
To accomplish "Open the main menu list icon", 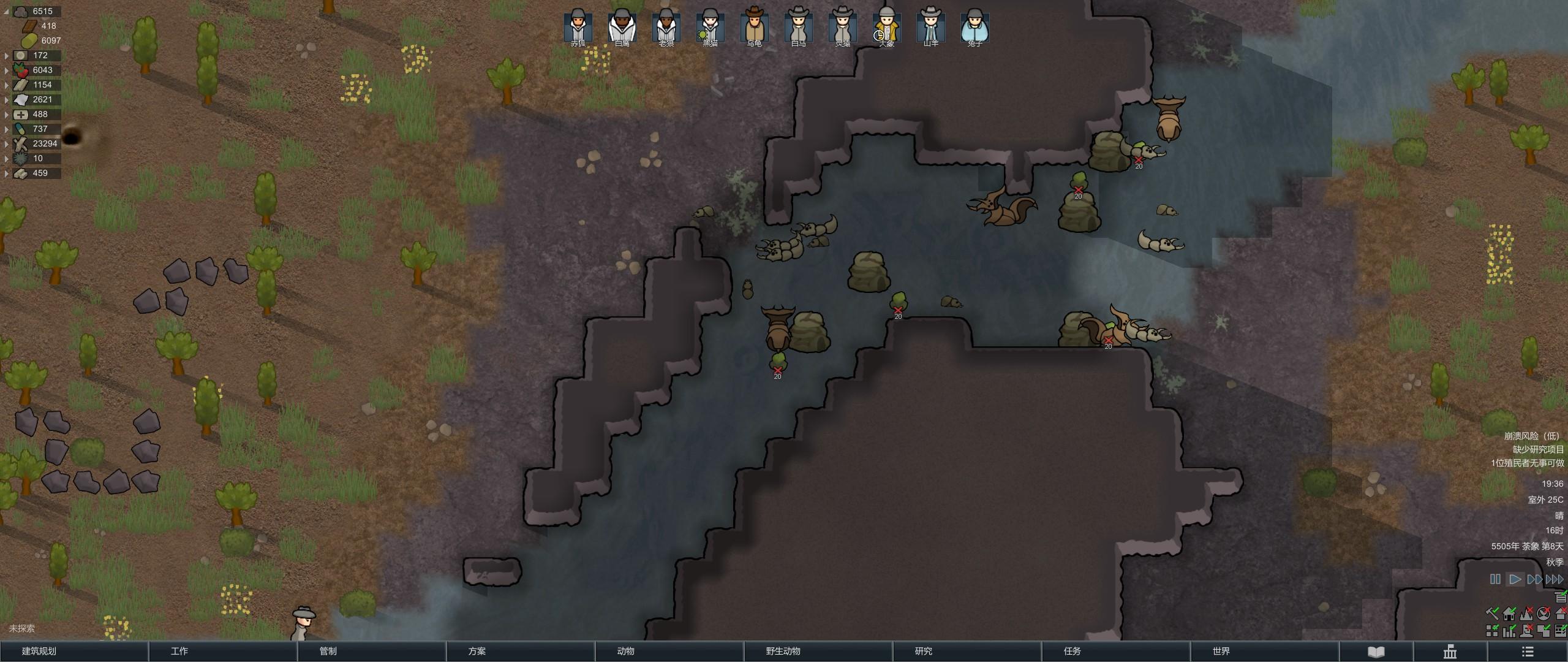I will tap(1528, 652).
